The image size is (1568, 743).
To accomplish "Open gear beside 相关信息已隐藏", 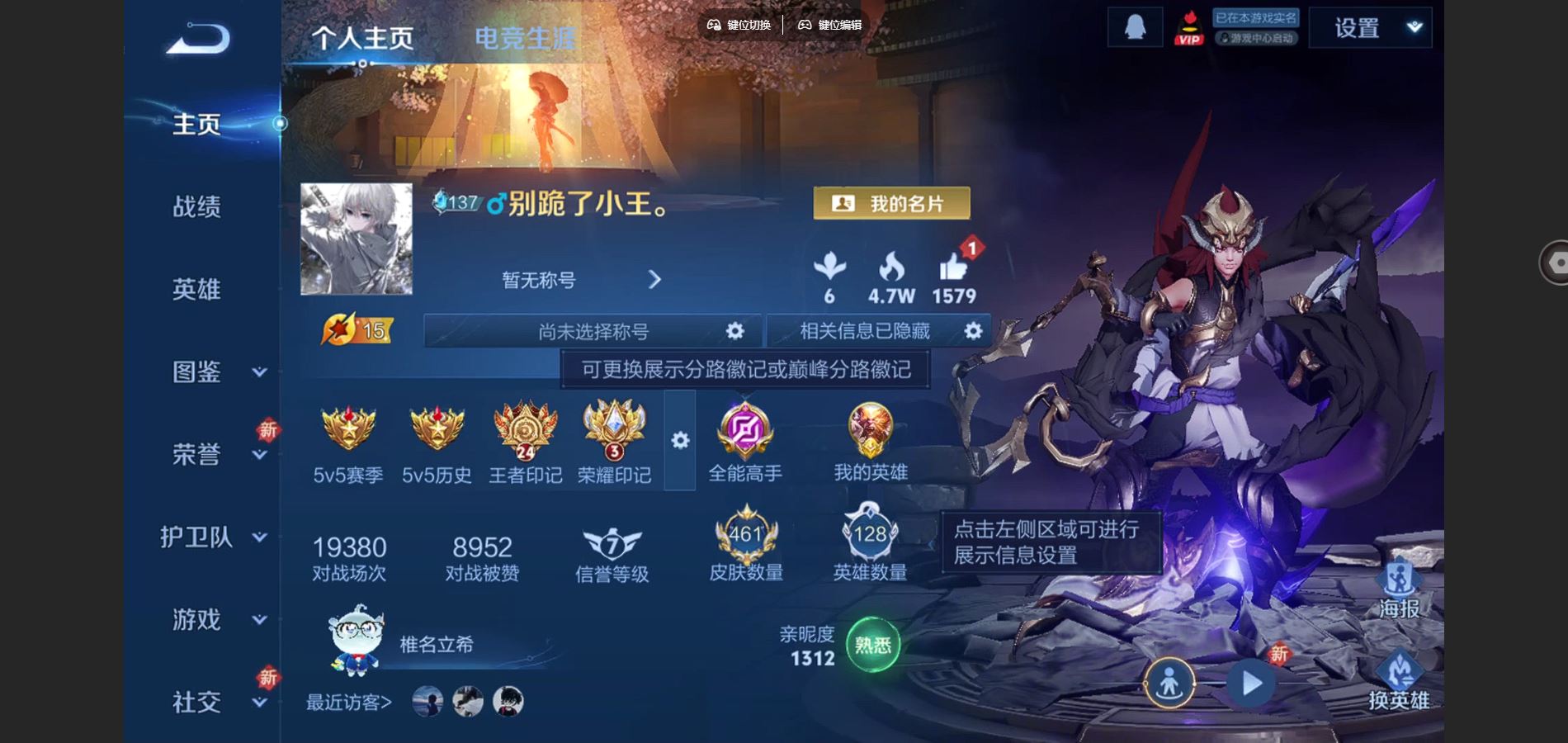I will [972, 331].
